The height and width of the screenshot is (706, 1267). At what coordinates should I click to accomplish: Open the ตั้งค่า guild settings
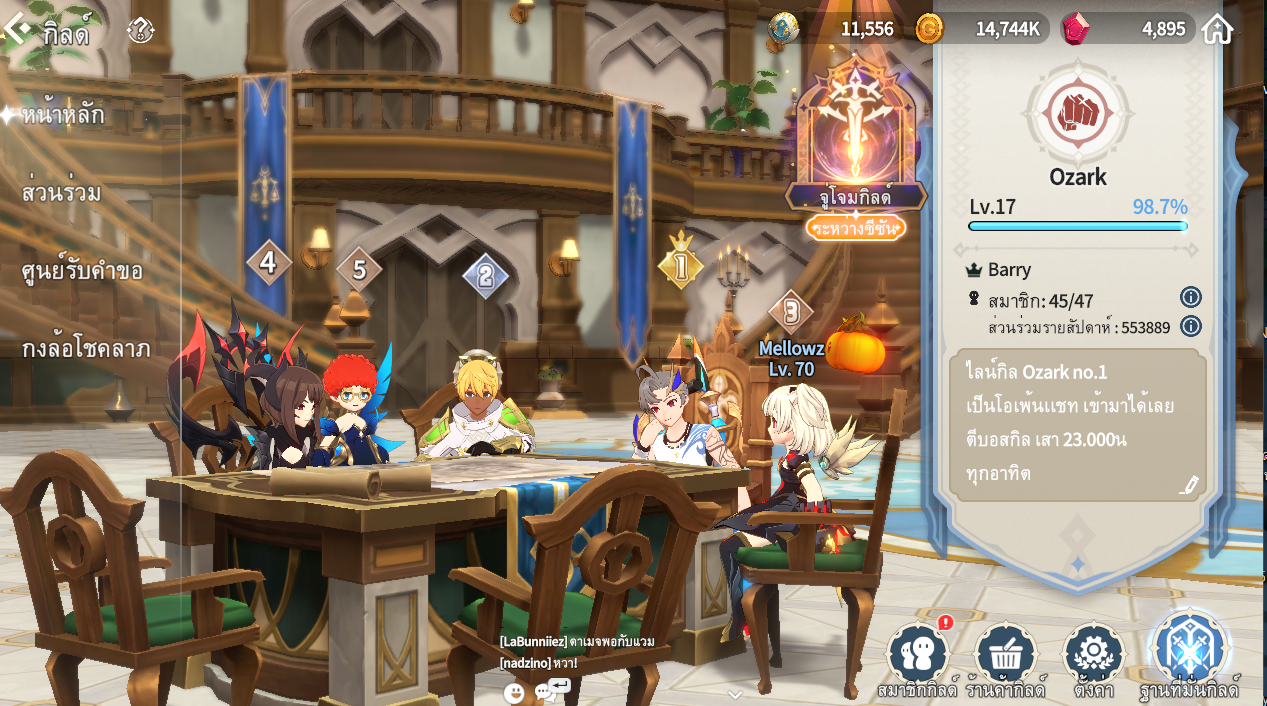point(1093,656)
